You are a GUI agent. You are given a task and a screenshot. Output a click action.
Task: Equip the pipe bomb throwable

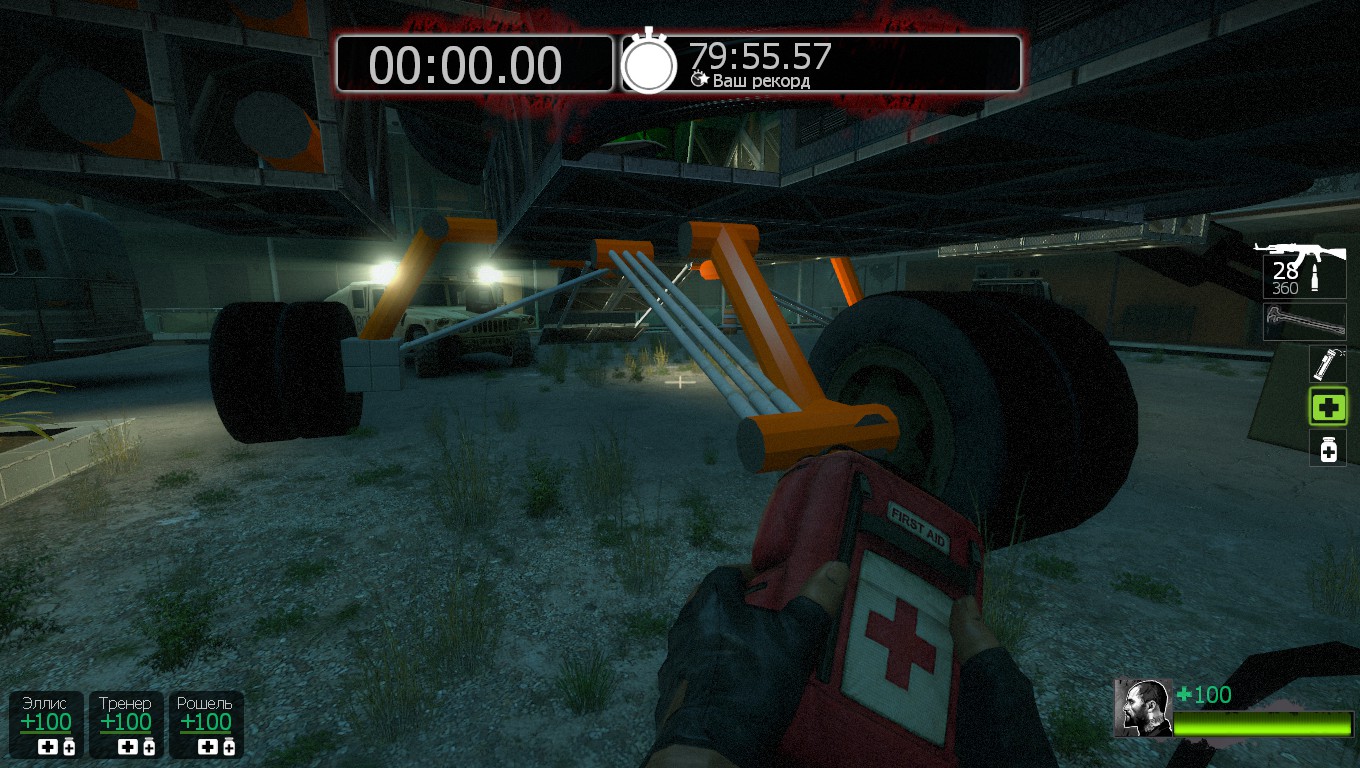pyautogui.click(x=1328, y=364)
